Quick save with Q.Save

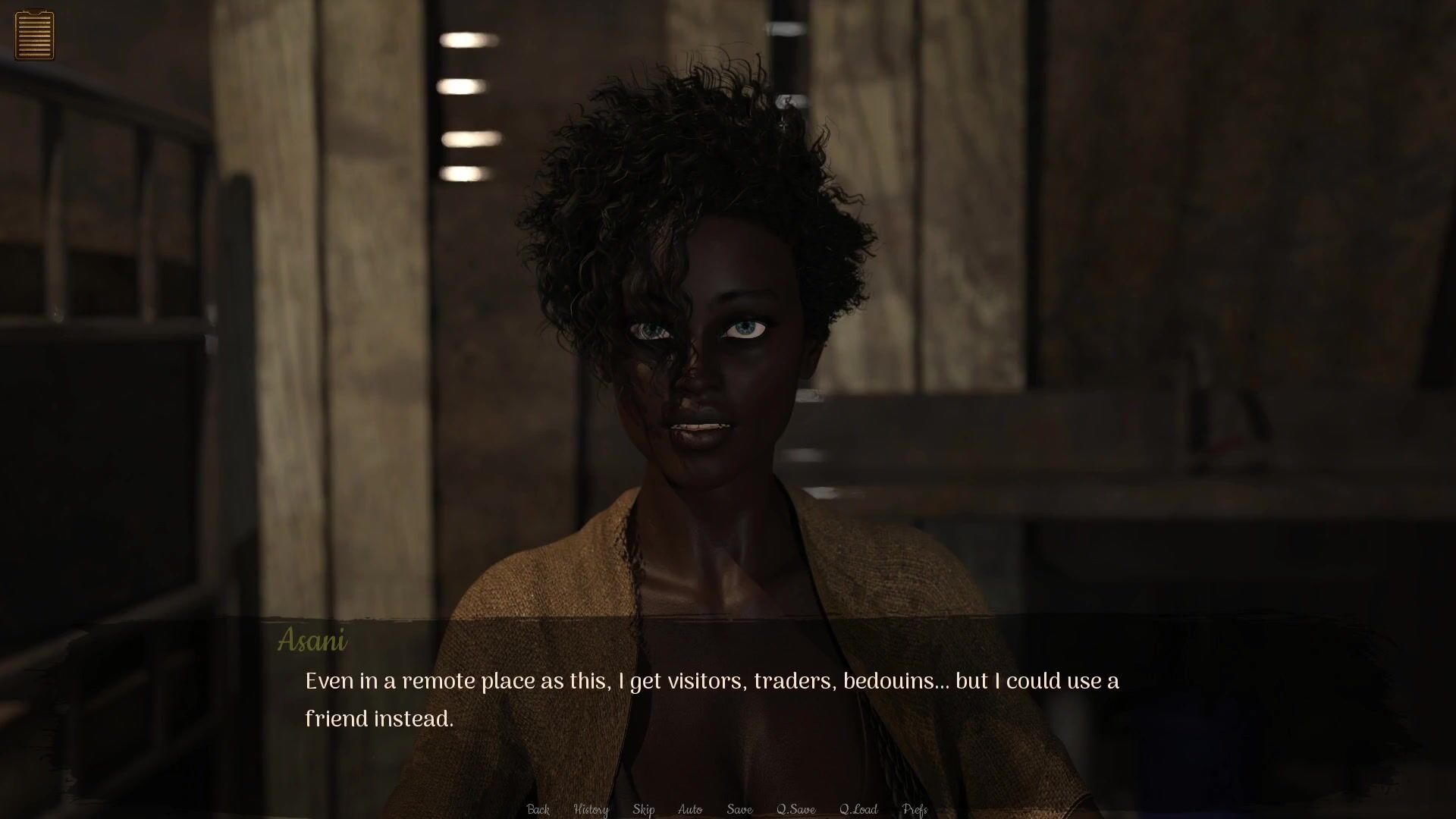coord(795,809)
